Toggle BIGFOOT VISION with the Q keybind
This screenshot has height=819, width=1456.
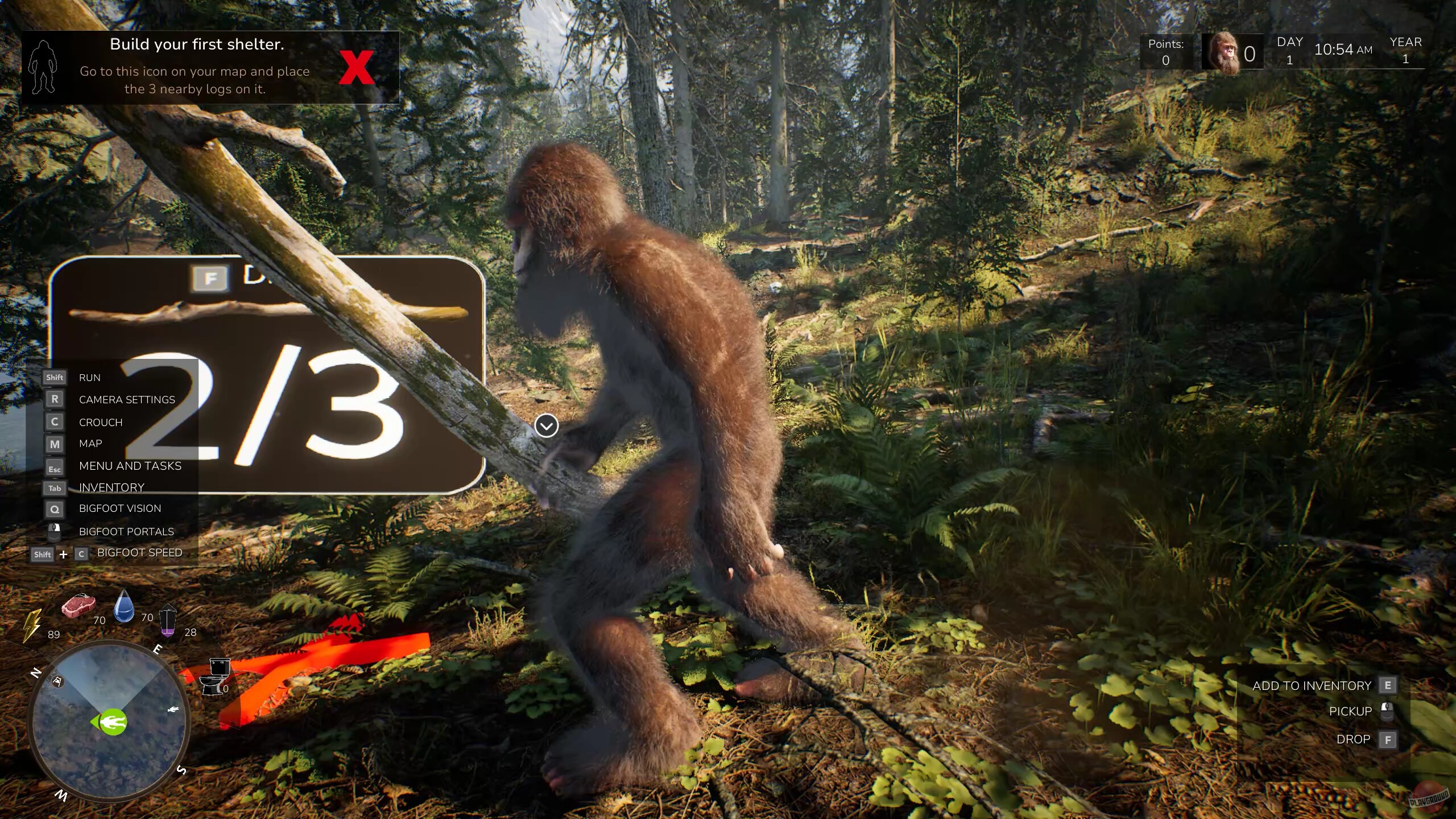(x=55, y=510)
